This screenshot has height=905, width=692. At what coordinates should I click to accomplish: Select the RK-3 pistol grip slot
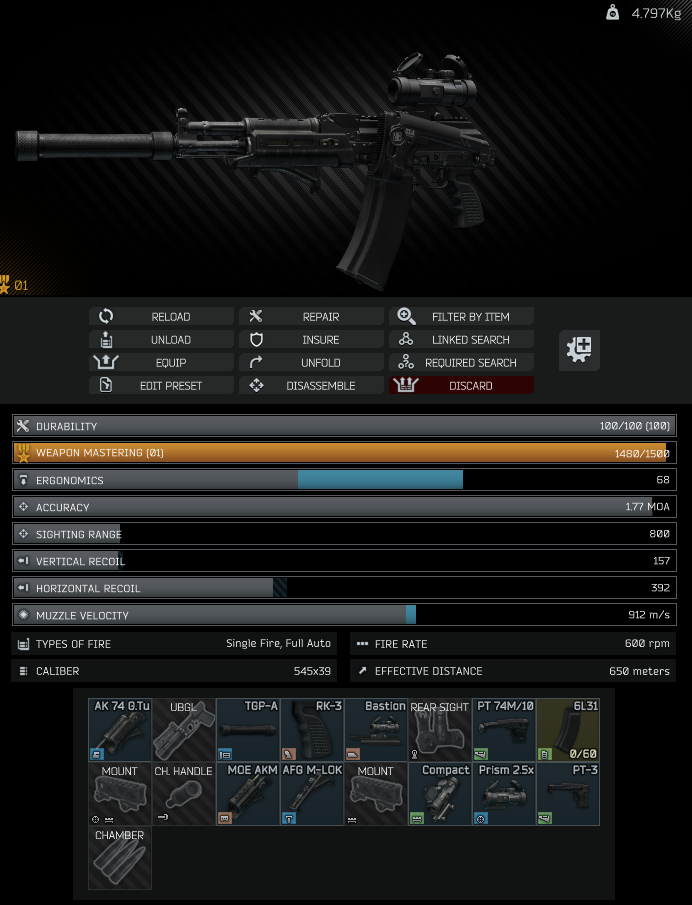312,730
